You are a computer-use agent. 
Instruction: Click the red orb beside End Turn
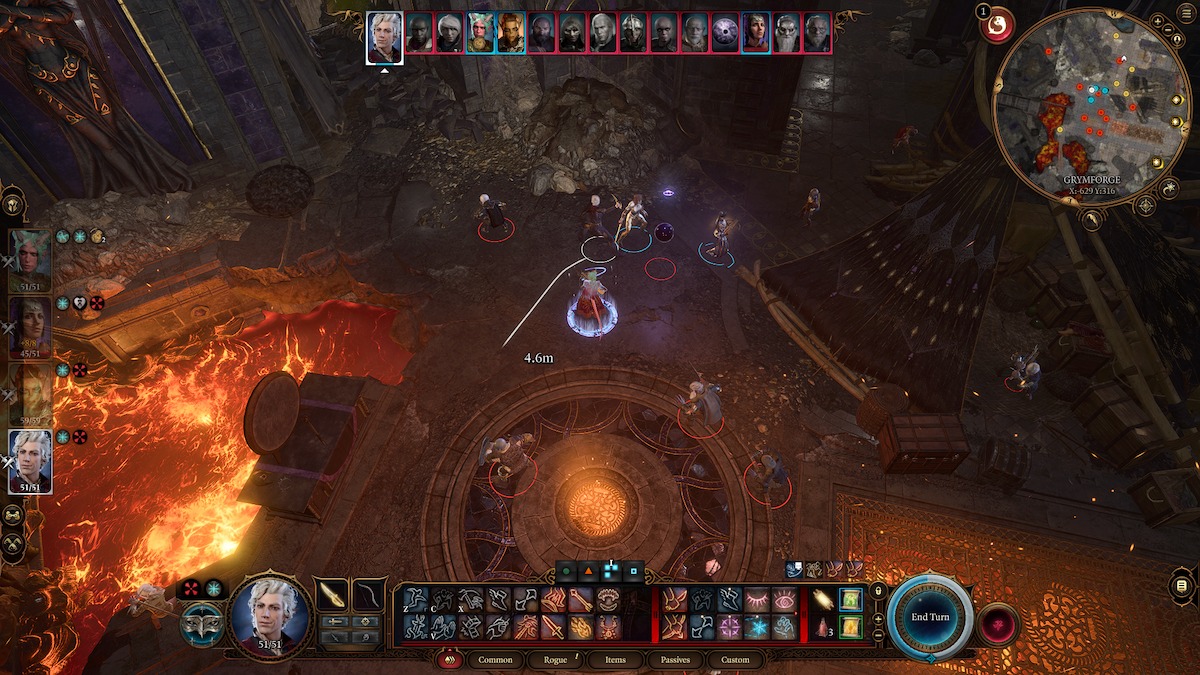pos(998,623)
